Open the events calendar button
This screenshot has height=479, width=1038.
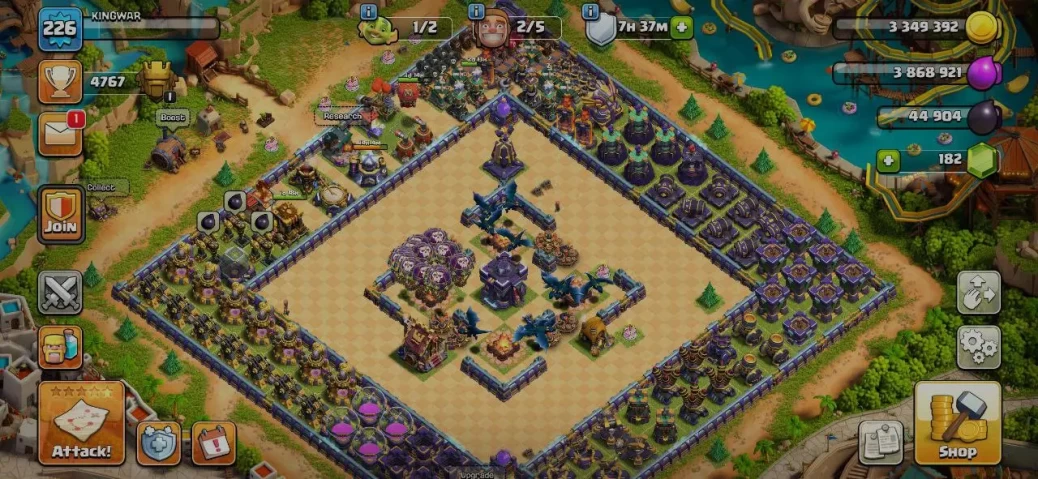pyautogui.click(x=213, y=443)
